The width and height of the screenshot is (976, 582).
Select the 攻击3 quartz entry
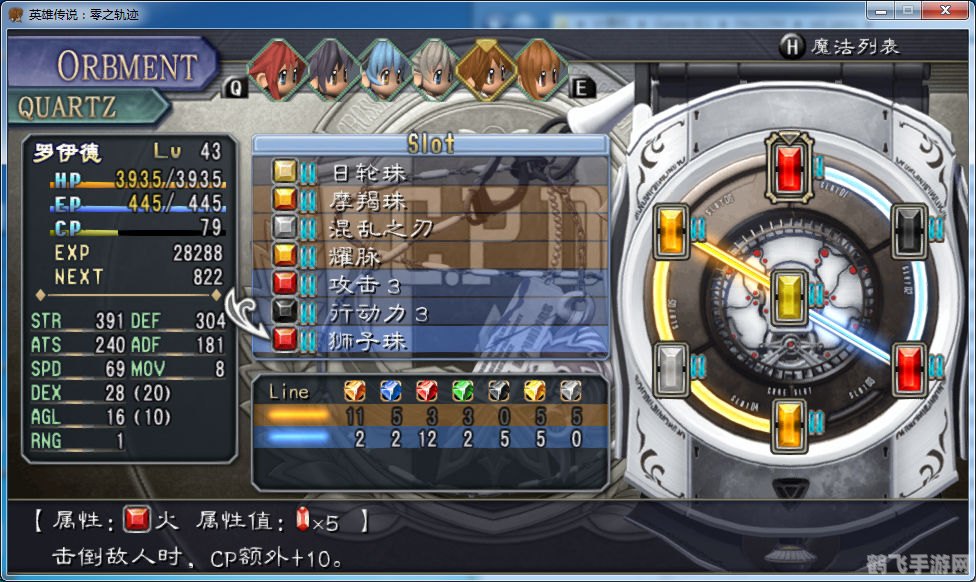[430, 284]
